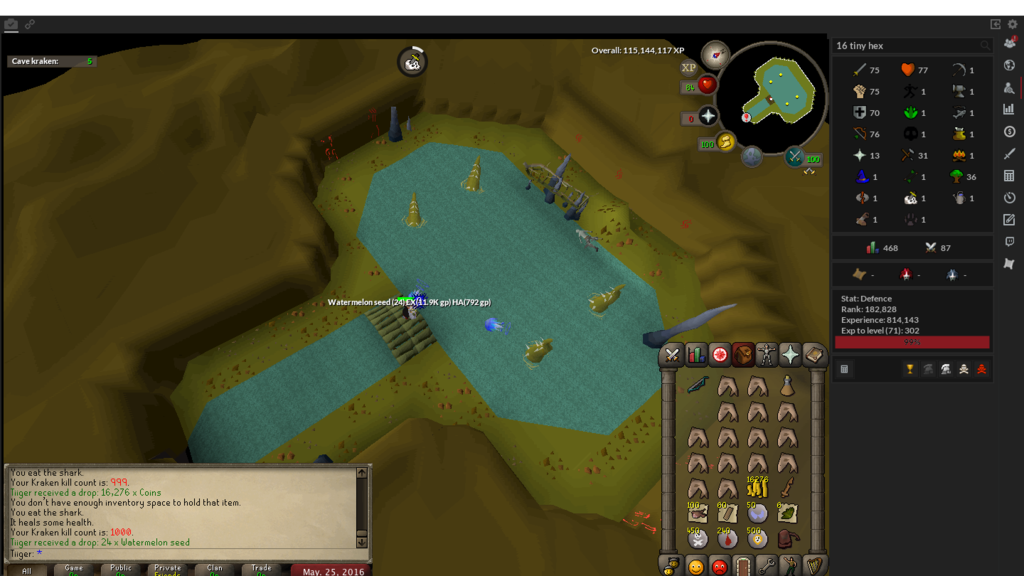Open the Prayer tab
Viewport: 1024px width, 576px height.
point(790,355)
